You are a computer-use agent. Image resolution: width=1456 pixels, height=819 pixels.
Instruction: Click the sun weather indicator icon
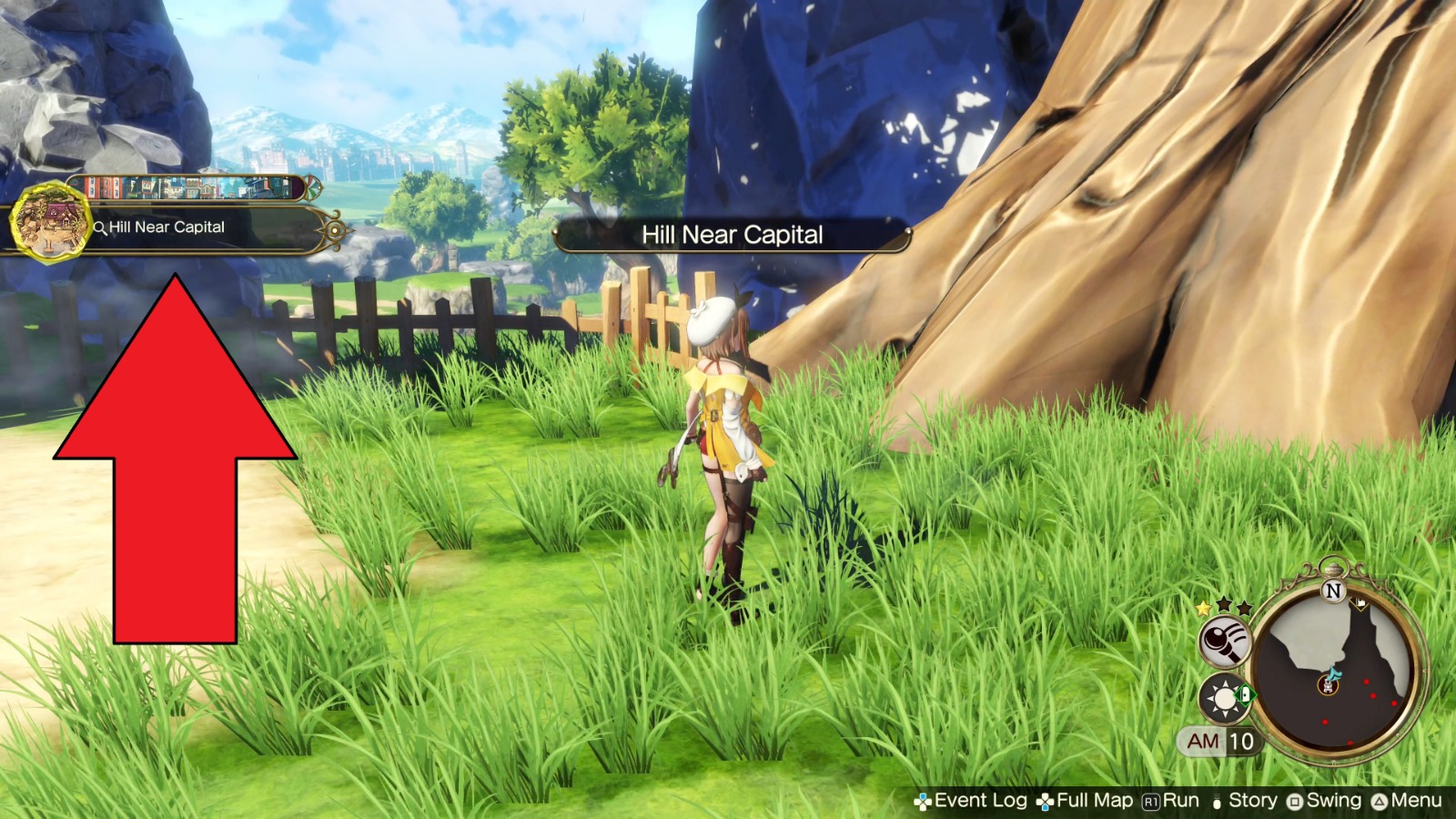[x=1224, y=700]
